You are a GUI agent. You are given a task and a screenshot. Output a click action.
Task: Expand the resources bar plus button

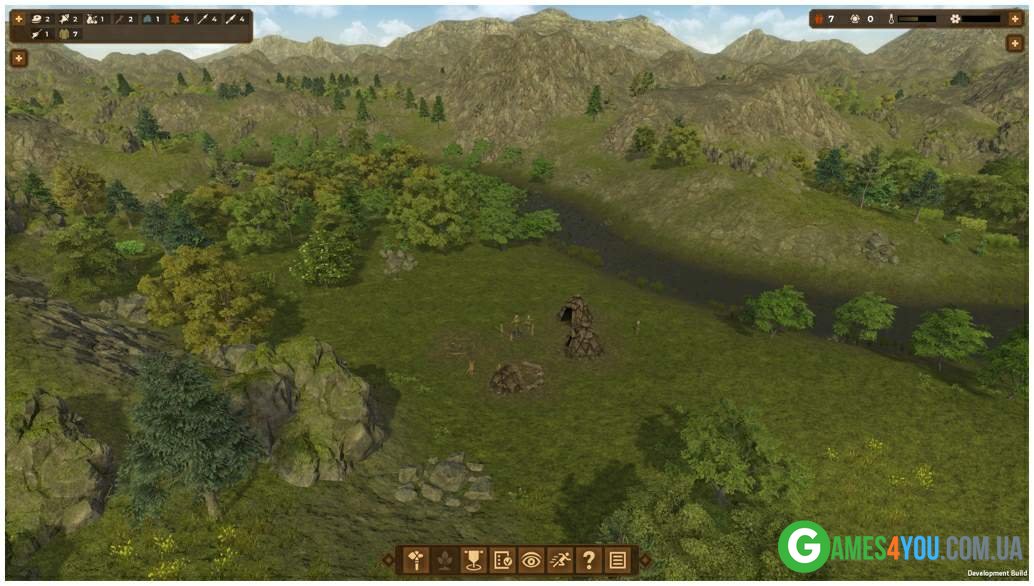(x=18, y=19)
